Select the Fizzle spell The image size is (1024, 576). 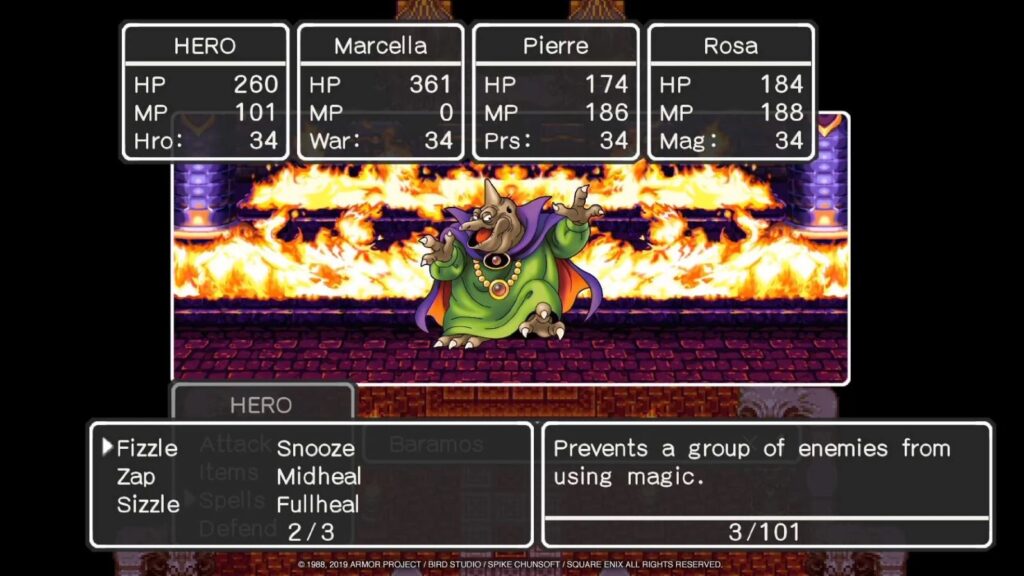click(x=147, y=449)
